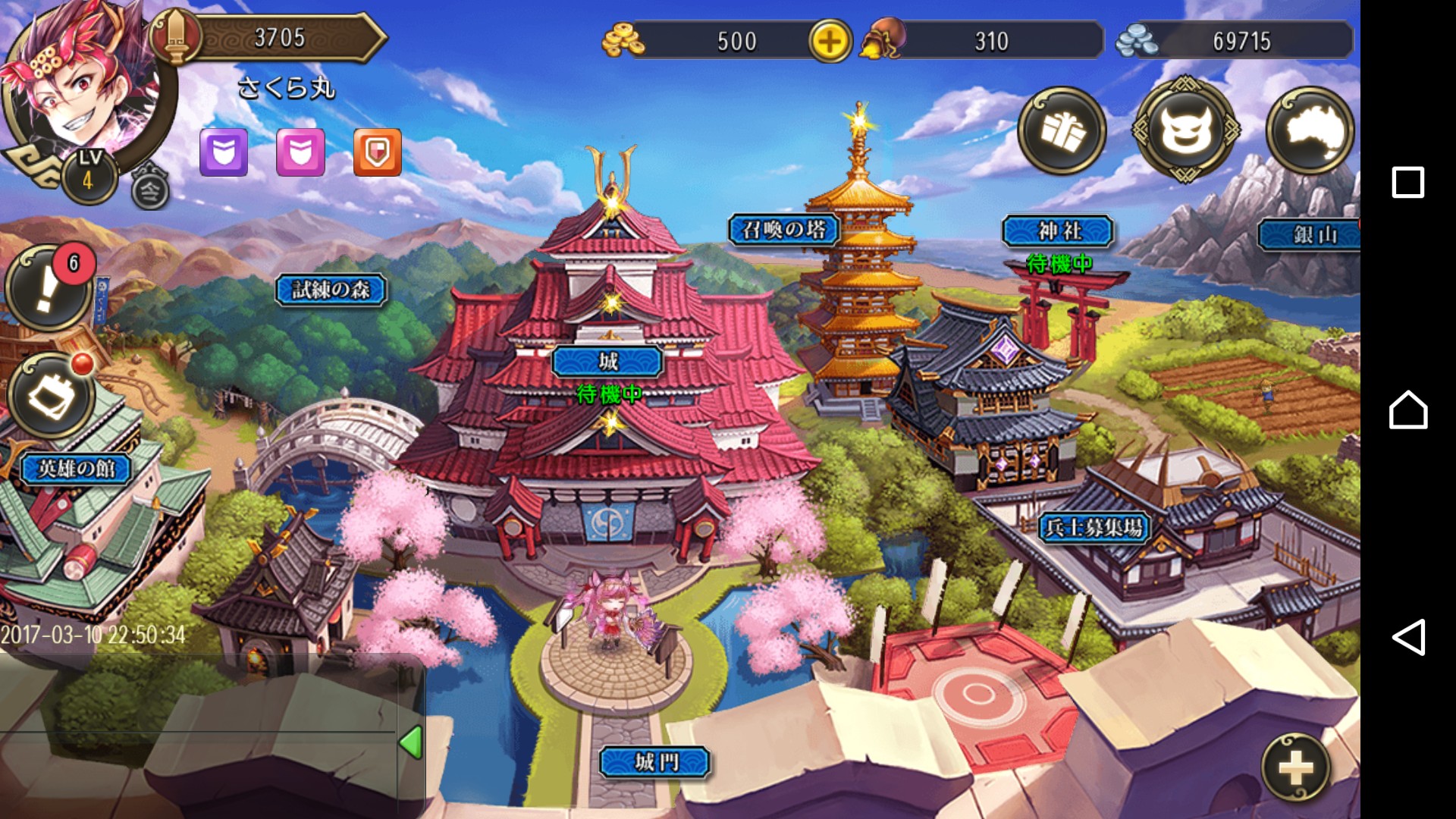Screen dimensions: 1456x819
Task: Expand the chat panel green arrow
Action: 411,742
